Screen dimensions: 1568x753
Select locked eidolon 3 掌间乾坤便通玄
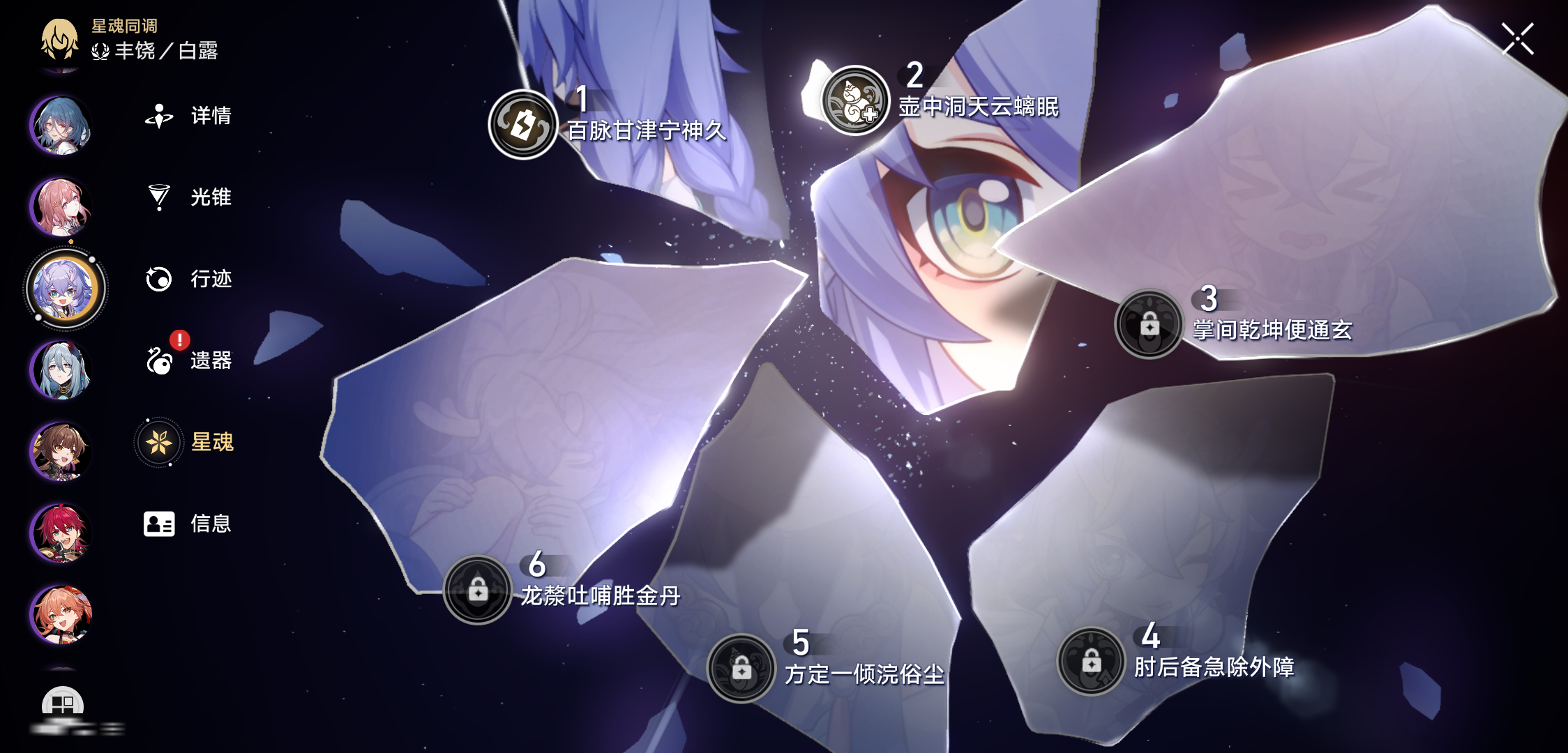click(1149, 324)
